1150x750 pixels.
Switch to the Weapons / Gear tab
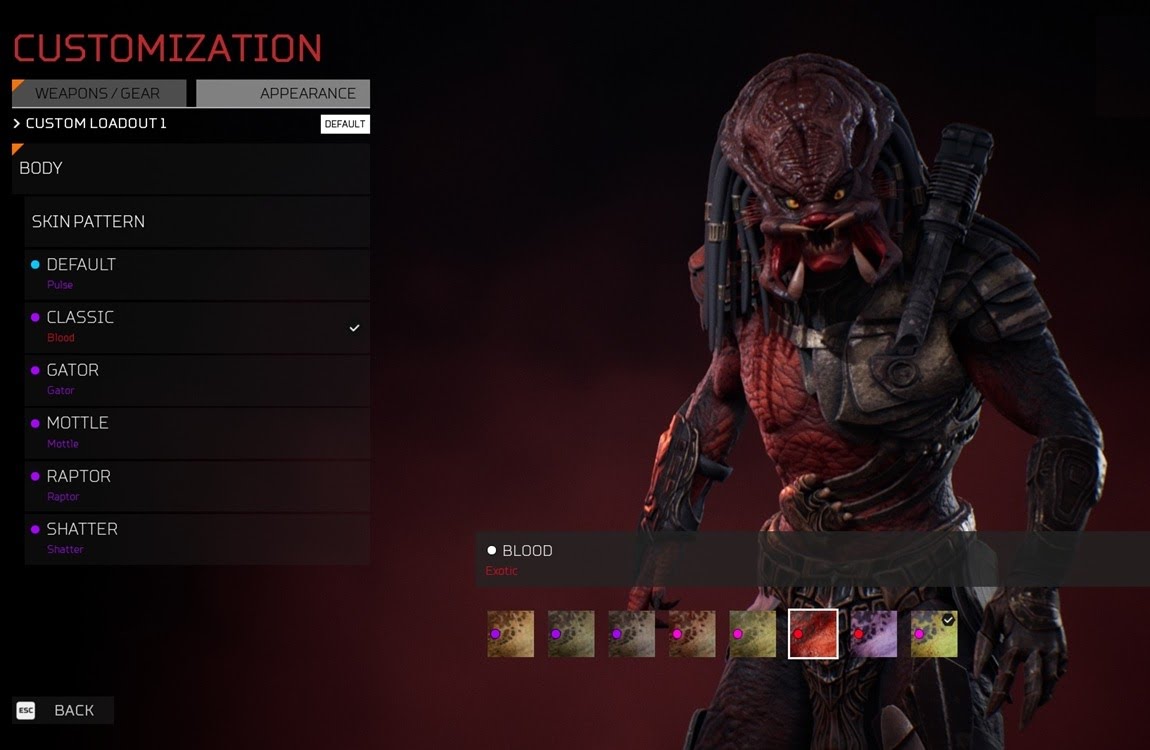(x=98, y=93)
